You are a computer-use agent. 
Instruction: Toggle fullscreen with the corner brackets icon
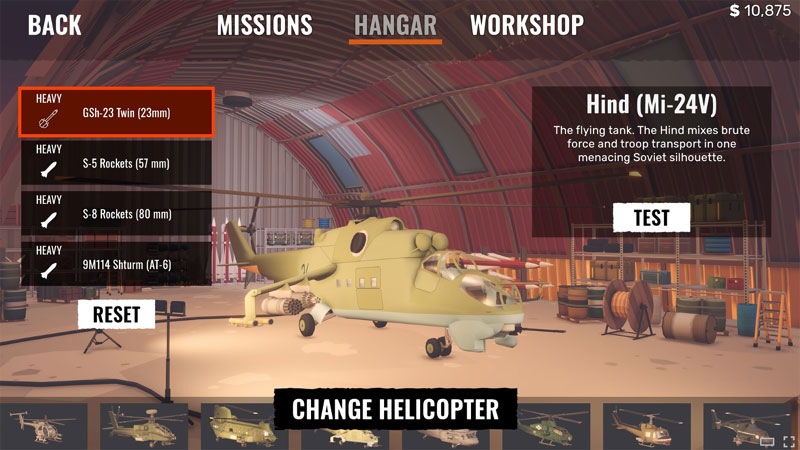[x=789, y=441]
